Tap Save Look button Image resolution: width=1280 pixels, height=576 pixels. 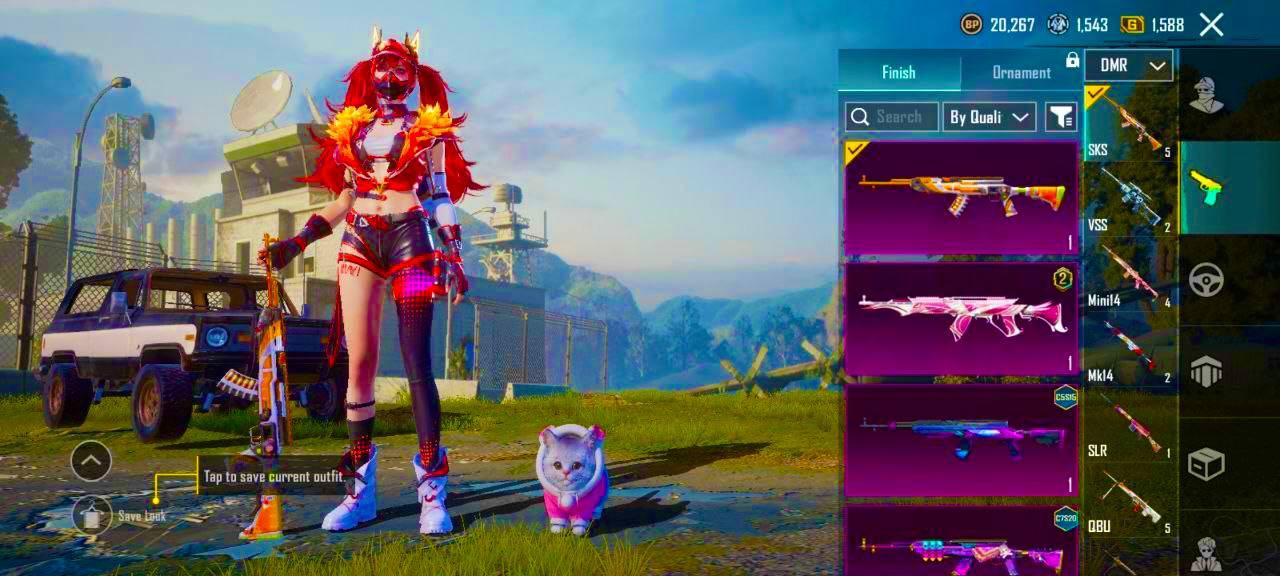(93, 515)
